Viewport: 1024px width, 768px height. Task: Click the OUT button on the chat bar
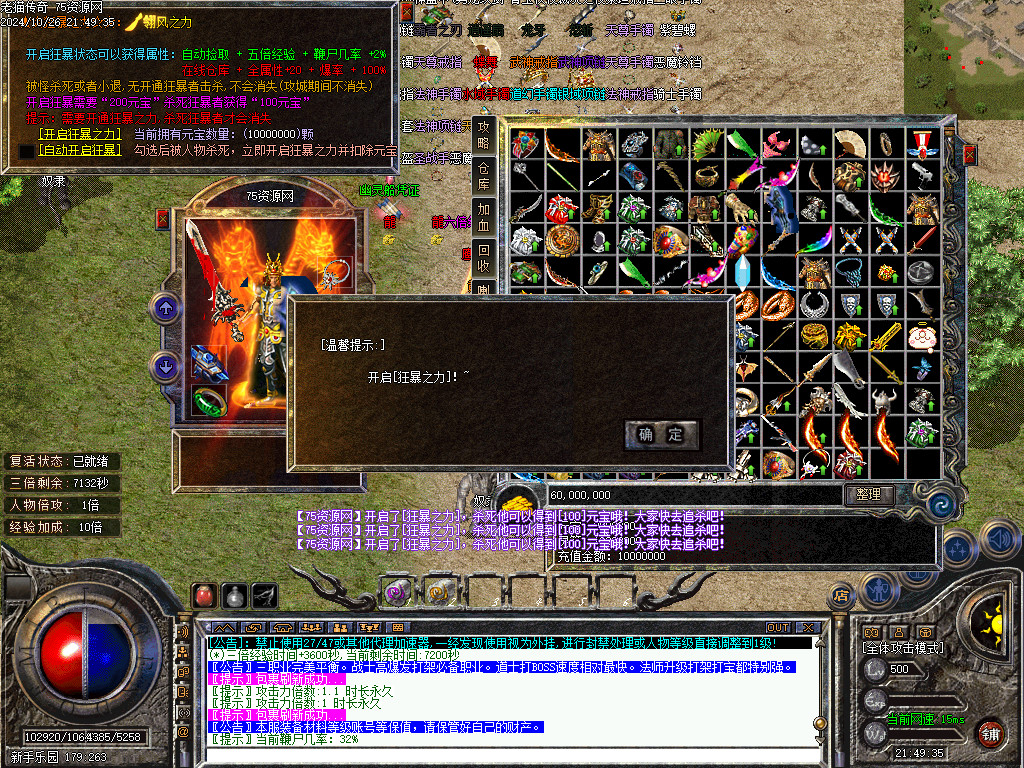coord(777,627)
